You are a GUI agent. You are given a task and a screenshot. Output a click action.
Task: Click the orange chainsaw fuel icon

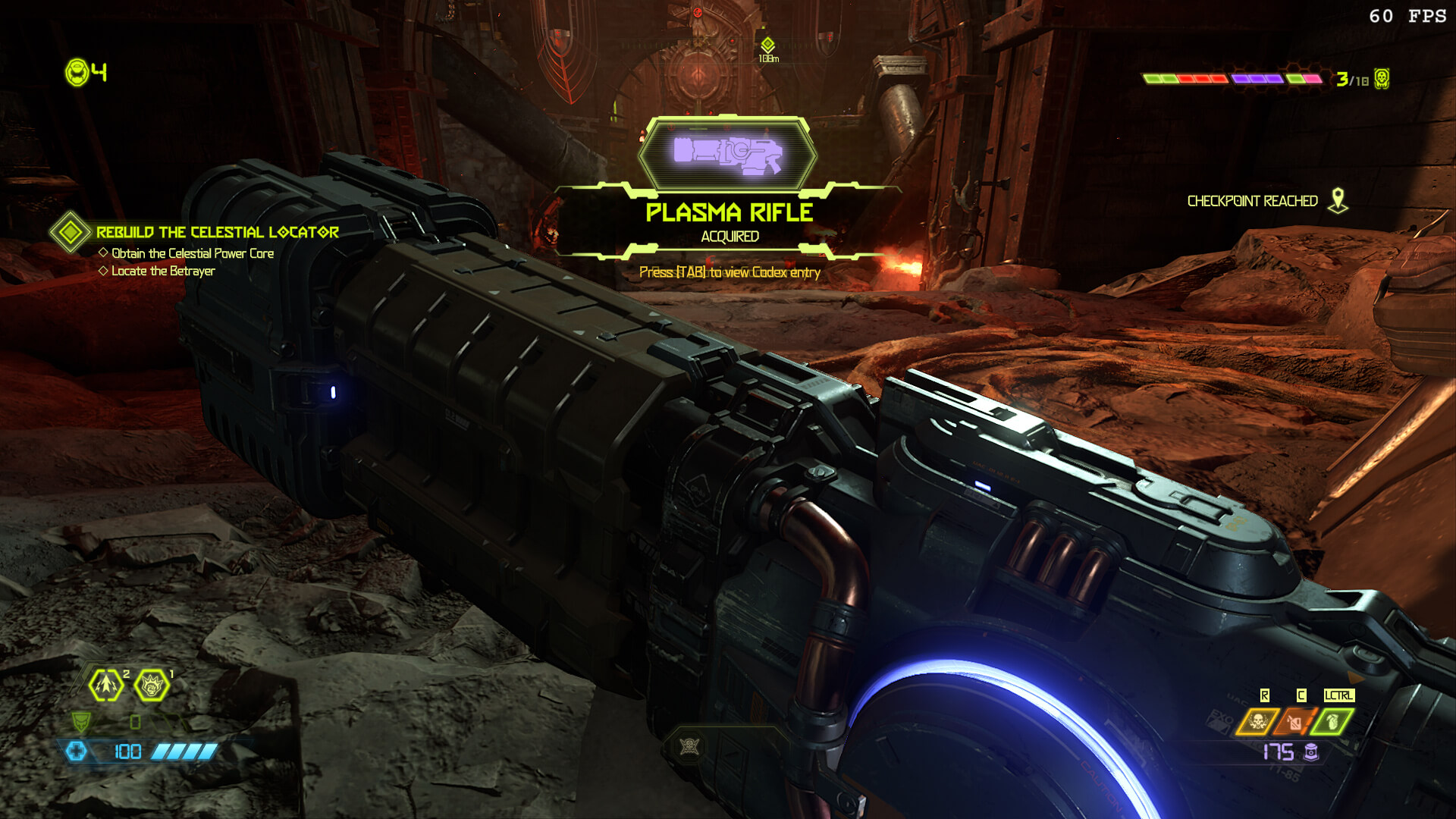click(x=1295, y=721)
